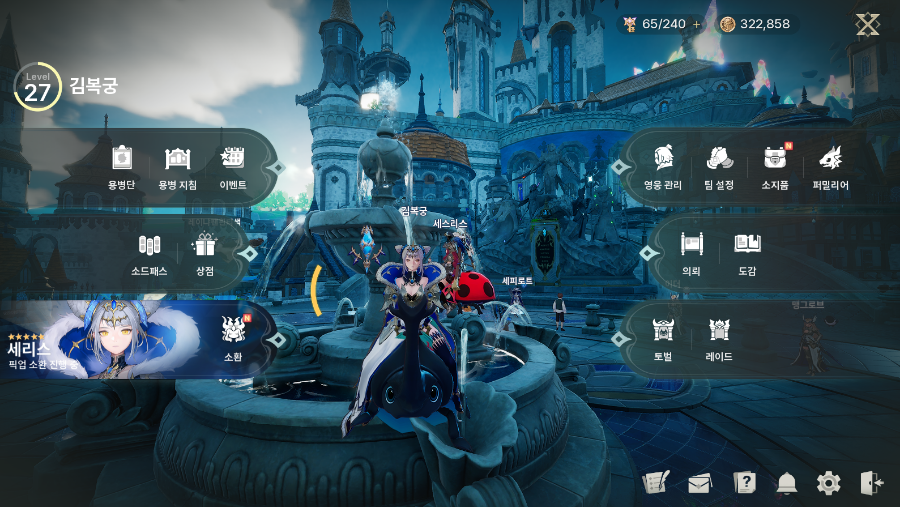
Task: Open the mailbox envelope icon
Action: click(x=700, y=484)
